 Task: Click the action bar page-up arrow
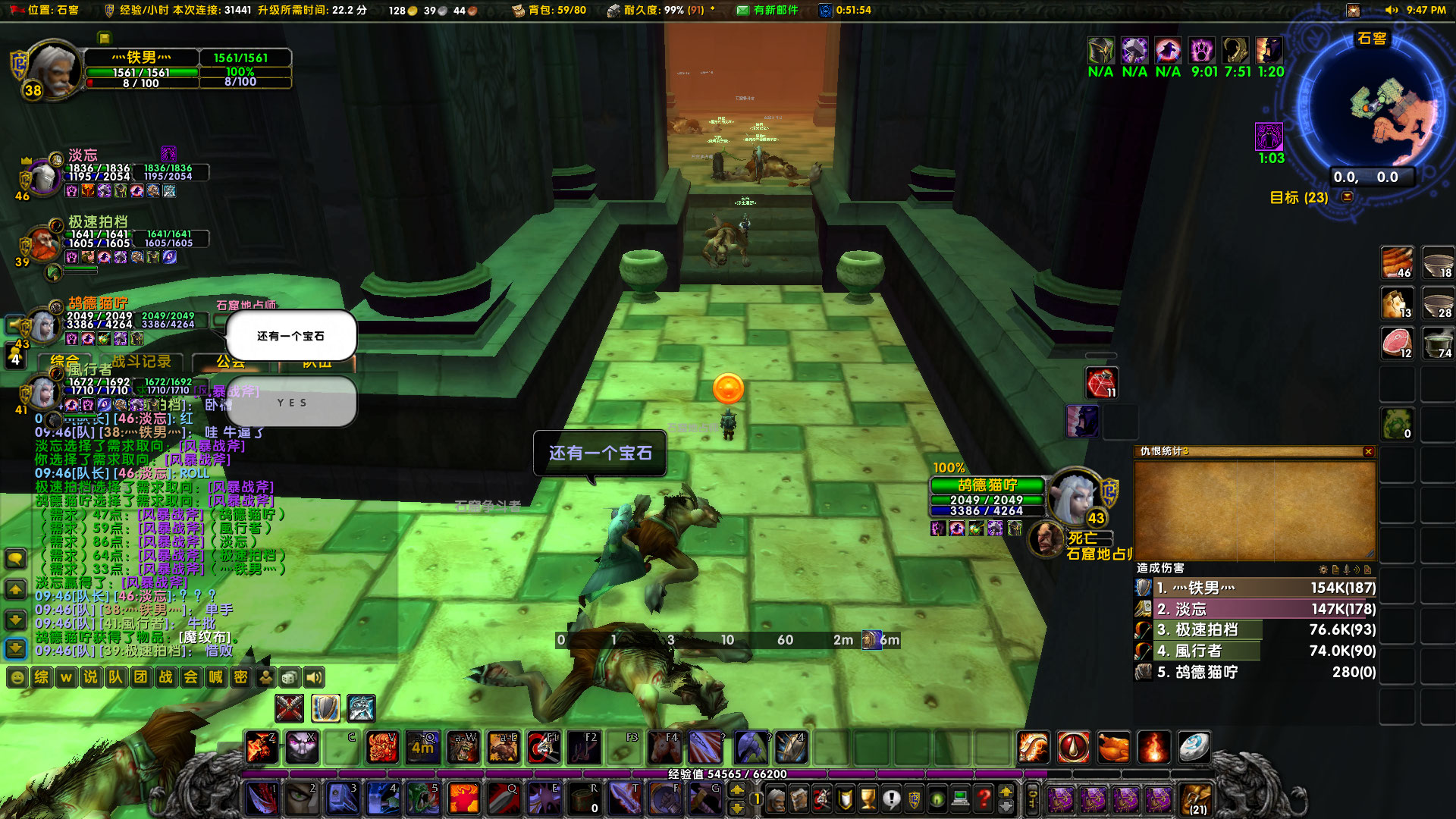tap(739, 790)
